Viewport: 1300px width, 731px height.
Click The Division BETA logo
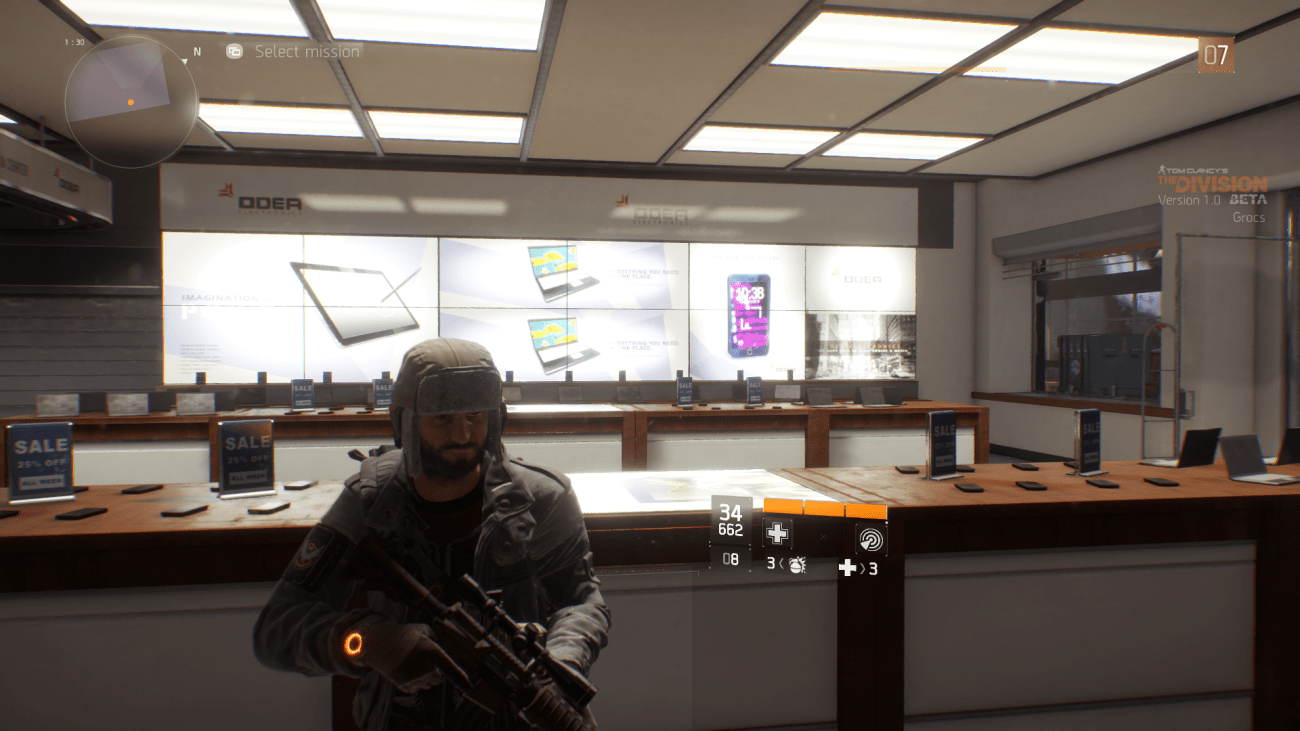tap(1214, 184)
